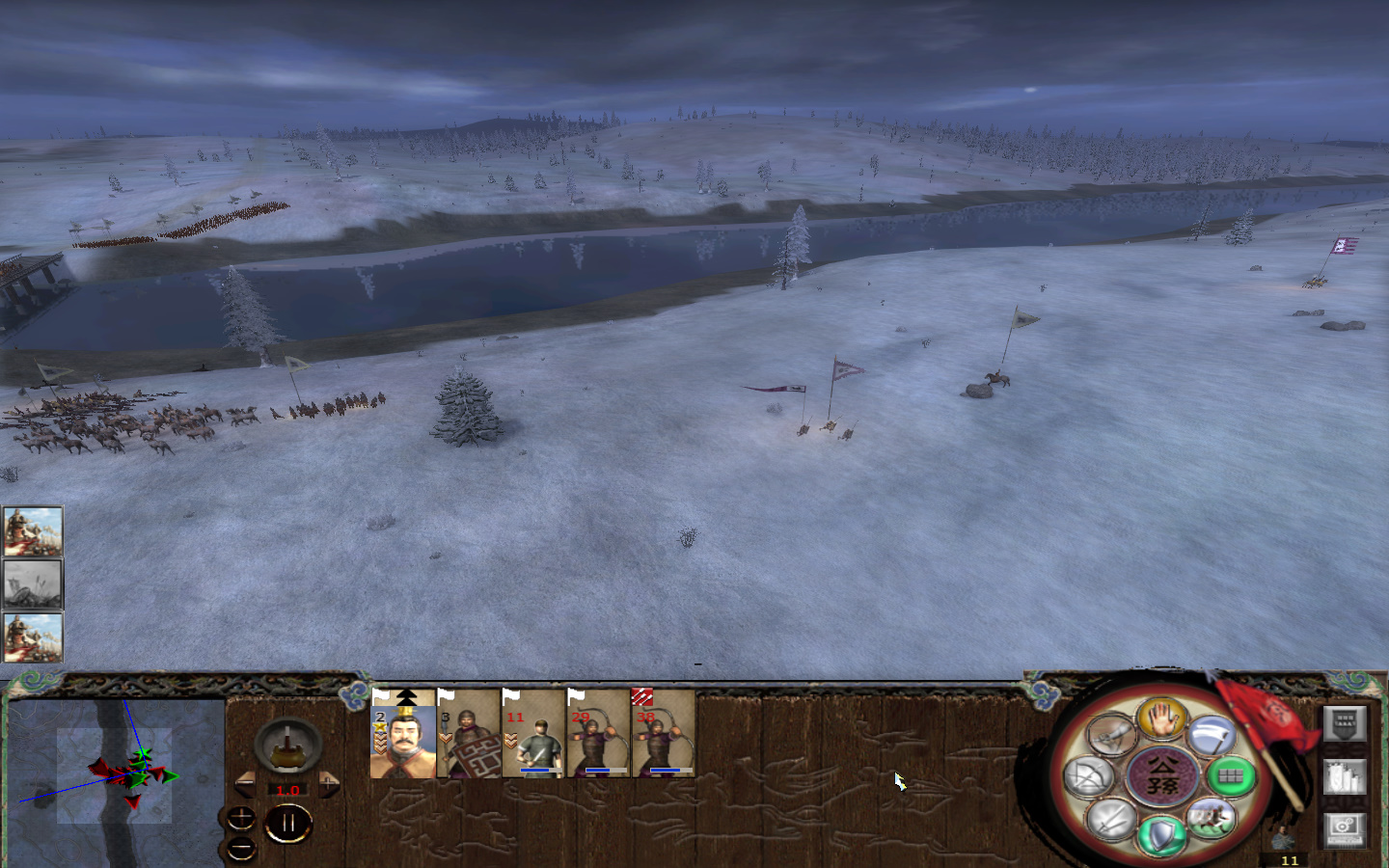The width and height of the screenshot is (1389, 868).
Task: Click the unit roster button on the right panel
Action: 1344,776
